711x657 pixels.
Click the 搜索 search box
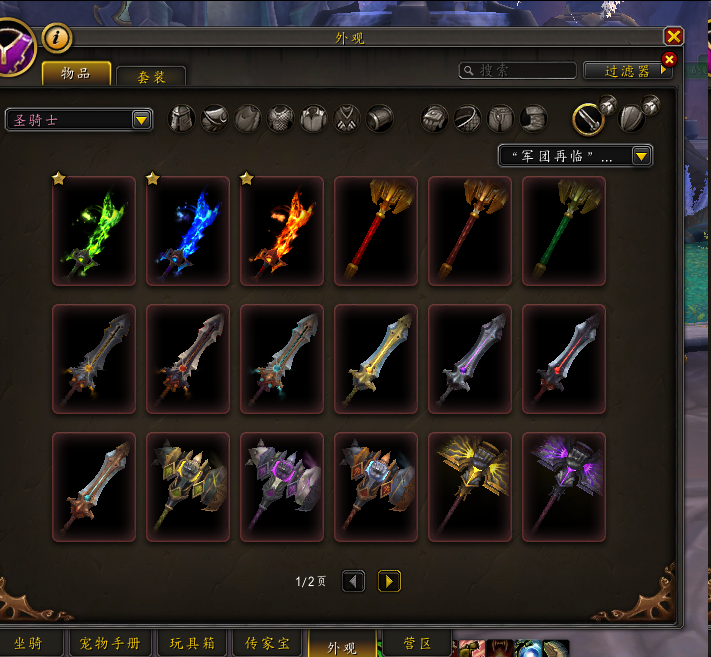coord(518,71)
